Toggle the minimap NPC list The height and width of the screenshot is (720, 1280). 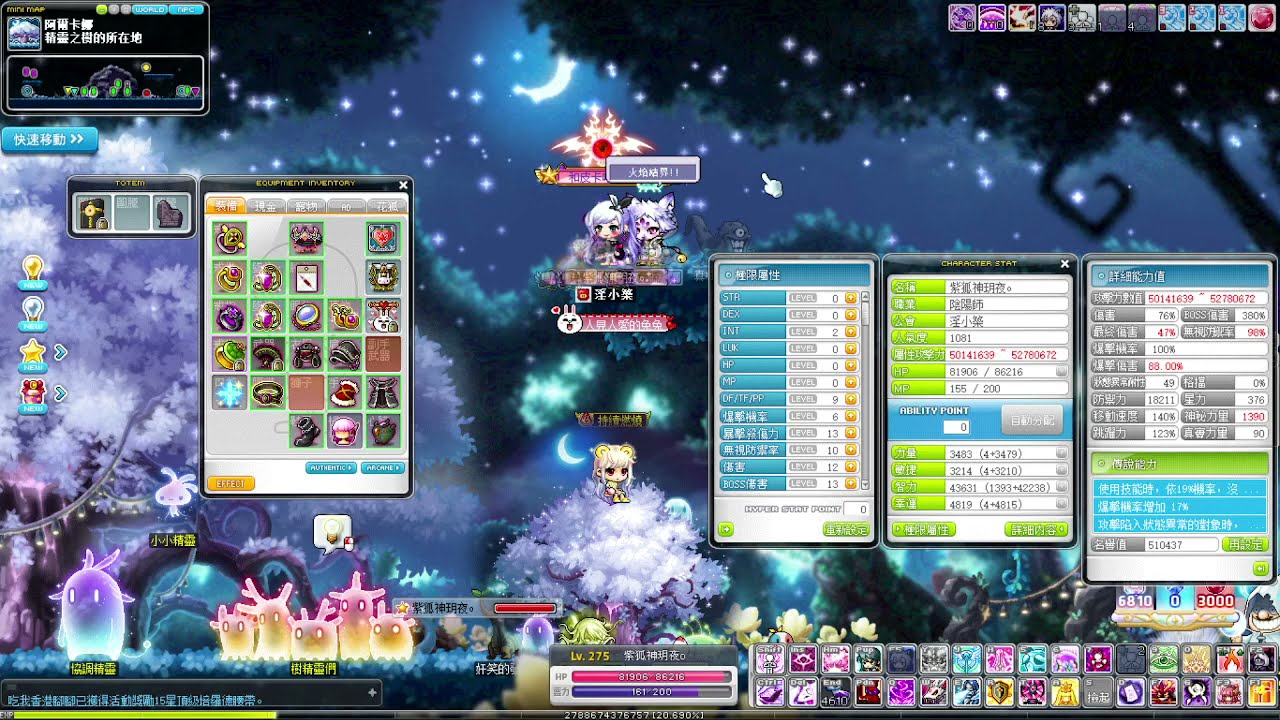[x=187, y=9]
